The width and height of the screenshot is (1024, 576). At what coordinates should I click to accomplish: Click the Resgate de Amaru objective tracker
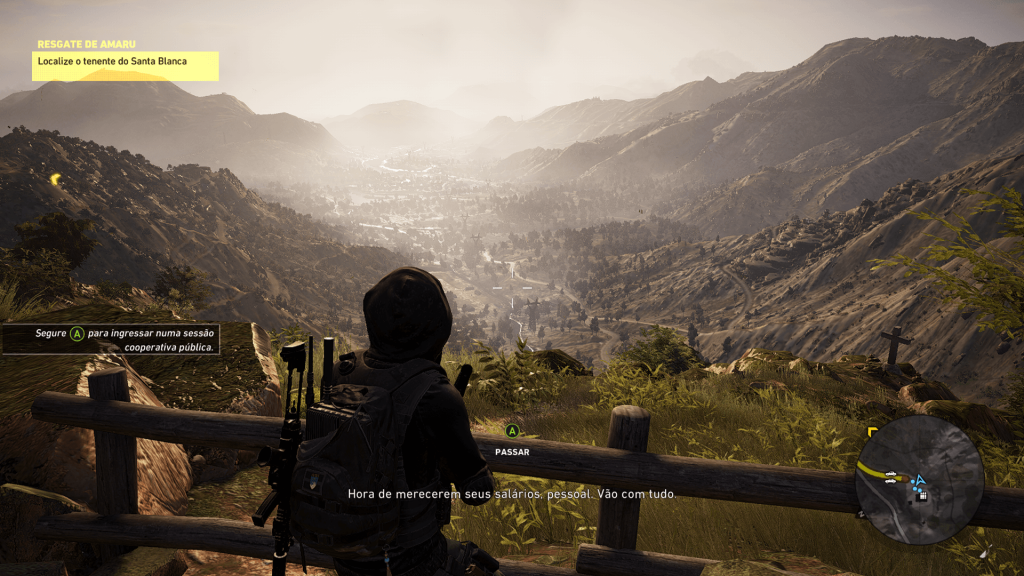pos(125,62)
